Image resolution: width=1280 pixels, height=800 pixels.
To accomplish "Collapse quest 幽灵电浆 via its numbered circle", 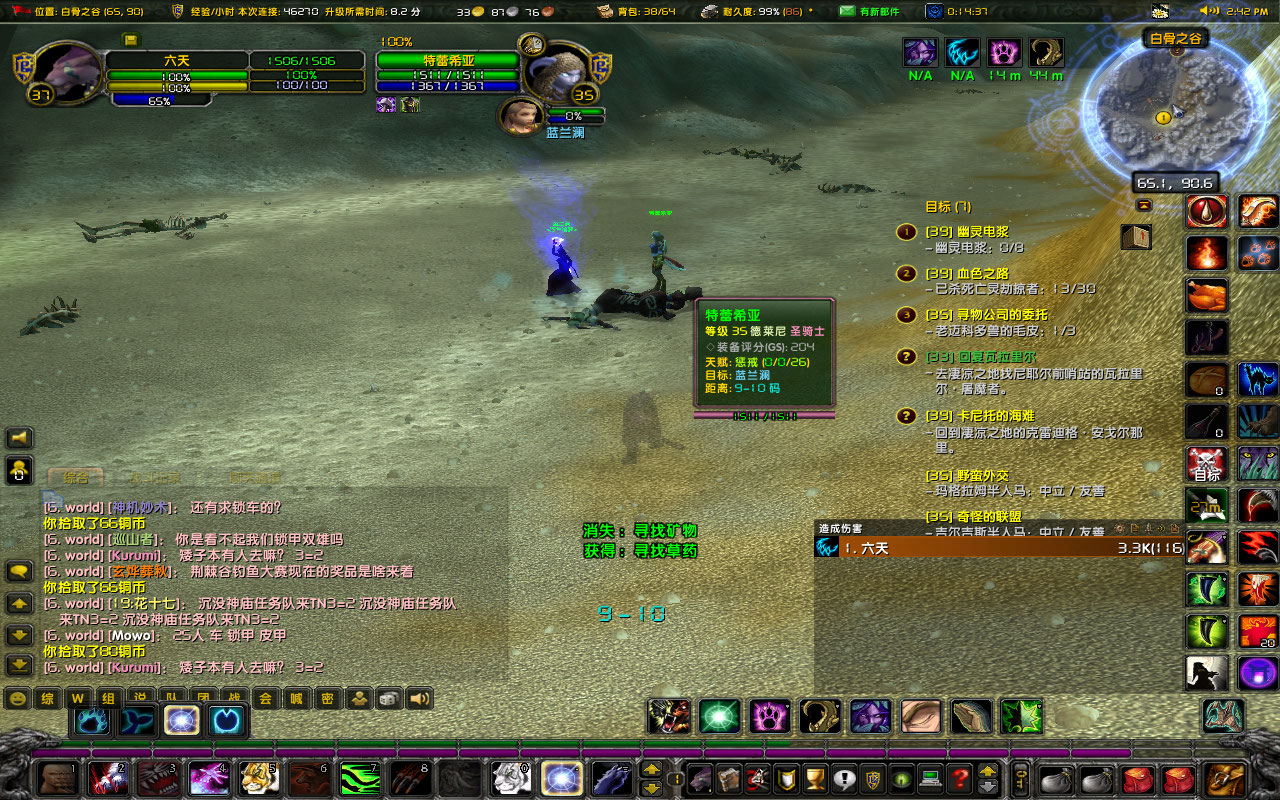I will tap(906, 231).
